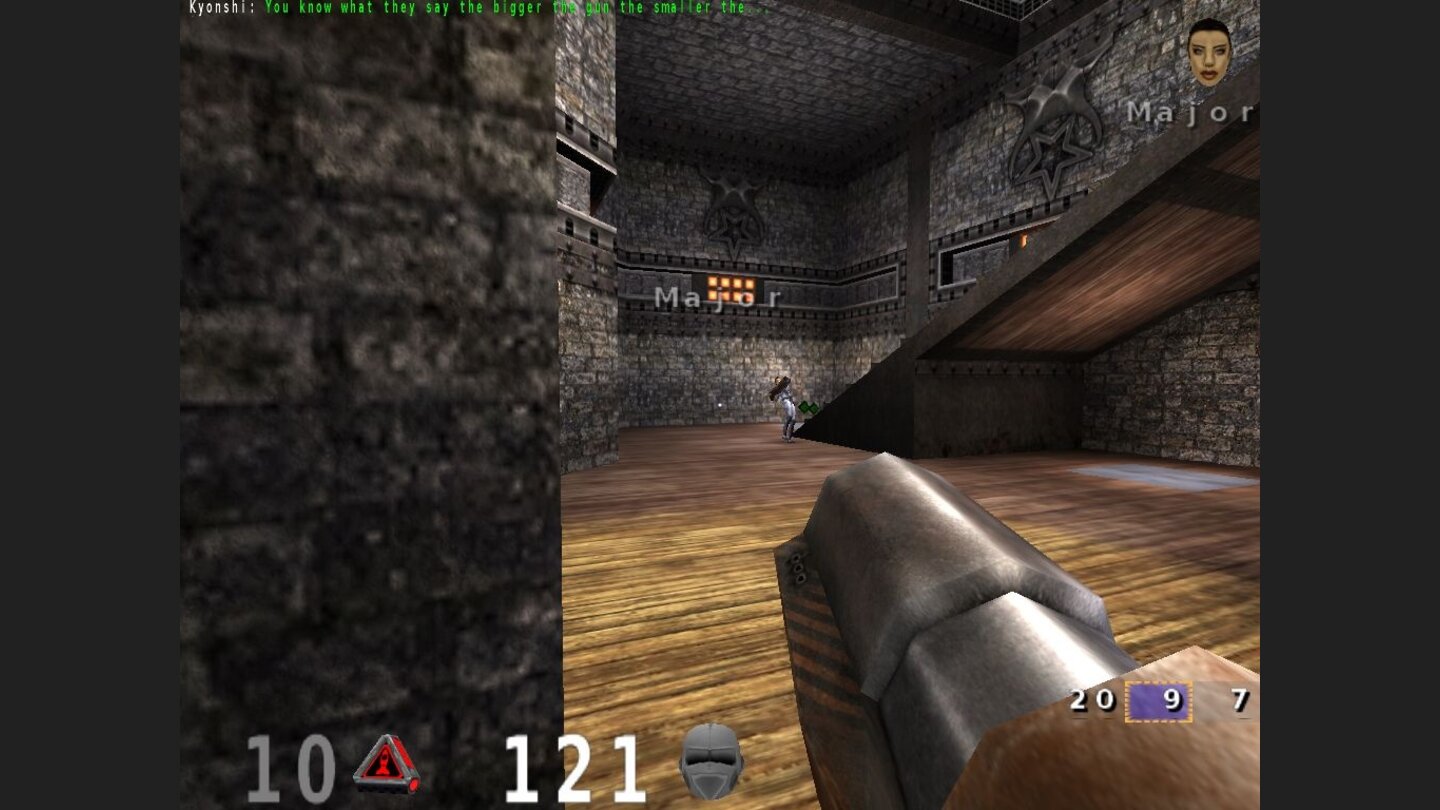Click the distant enemy player model
The height and width of the screenshot is (810, 1440).
pos(786,405)
